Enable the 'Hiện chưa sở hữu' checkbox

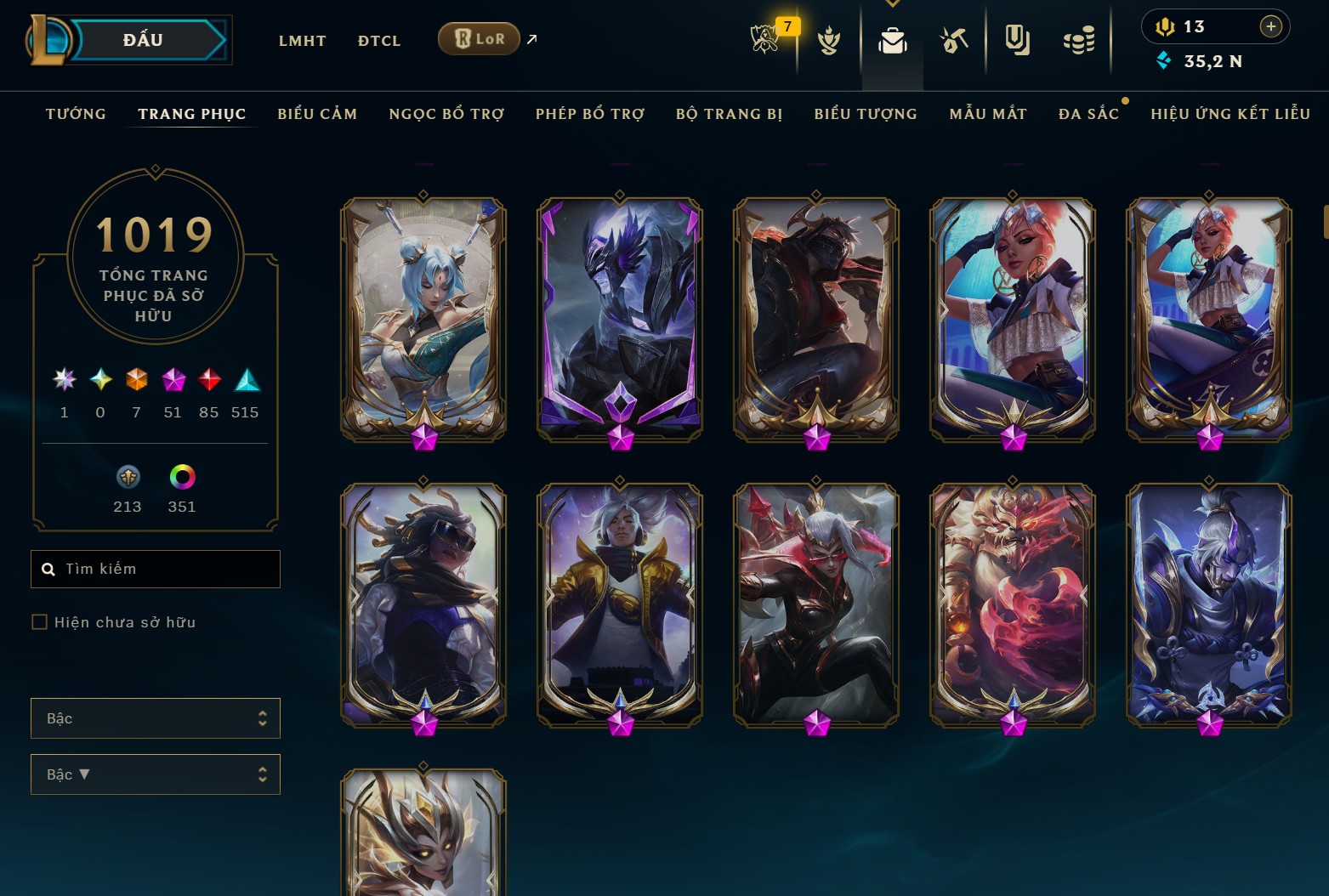[x=40, y=621]
